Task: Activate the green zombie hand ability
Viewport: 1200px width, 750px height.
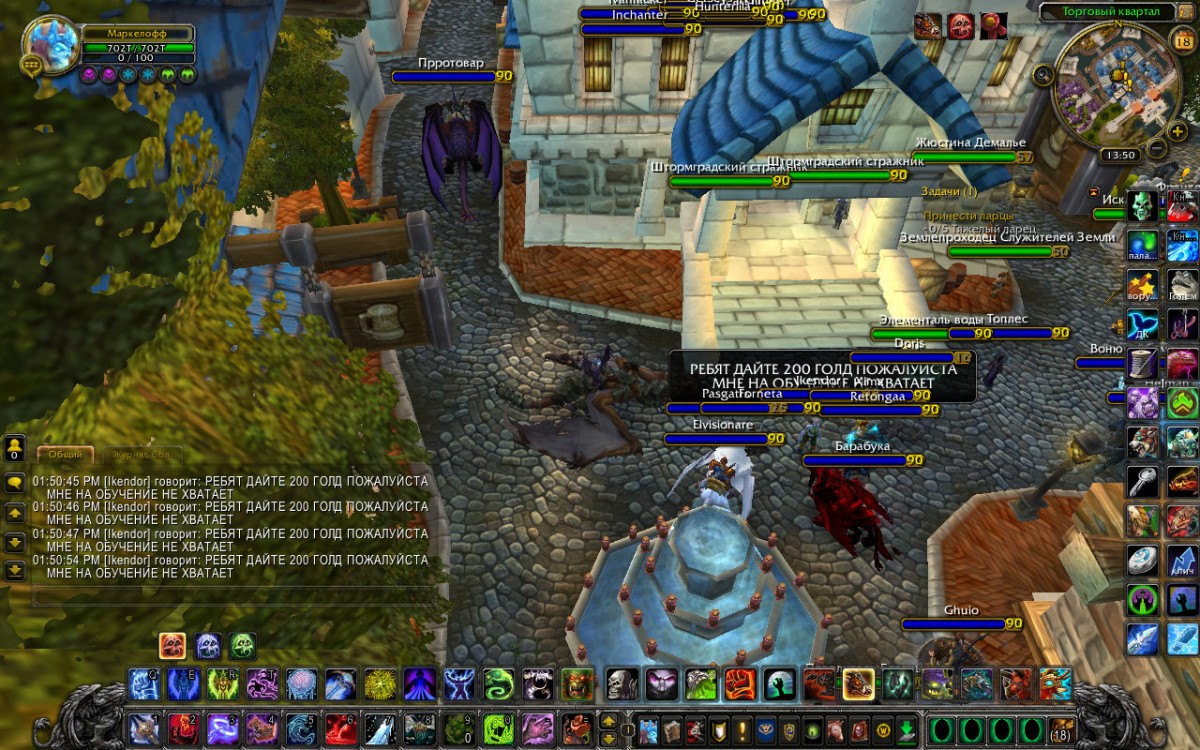Action: (778, 685)
